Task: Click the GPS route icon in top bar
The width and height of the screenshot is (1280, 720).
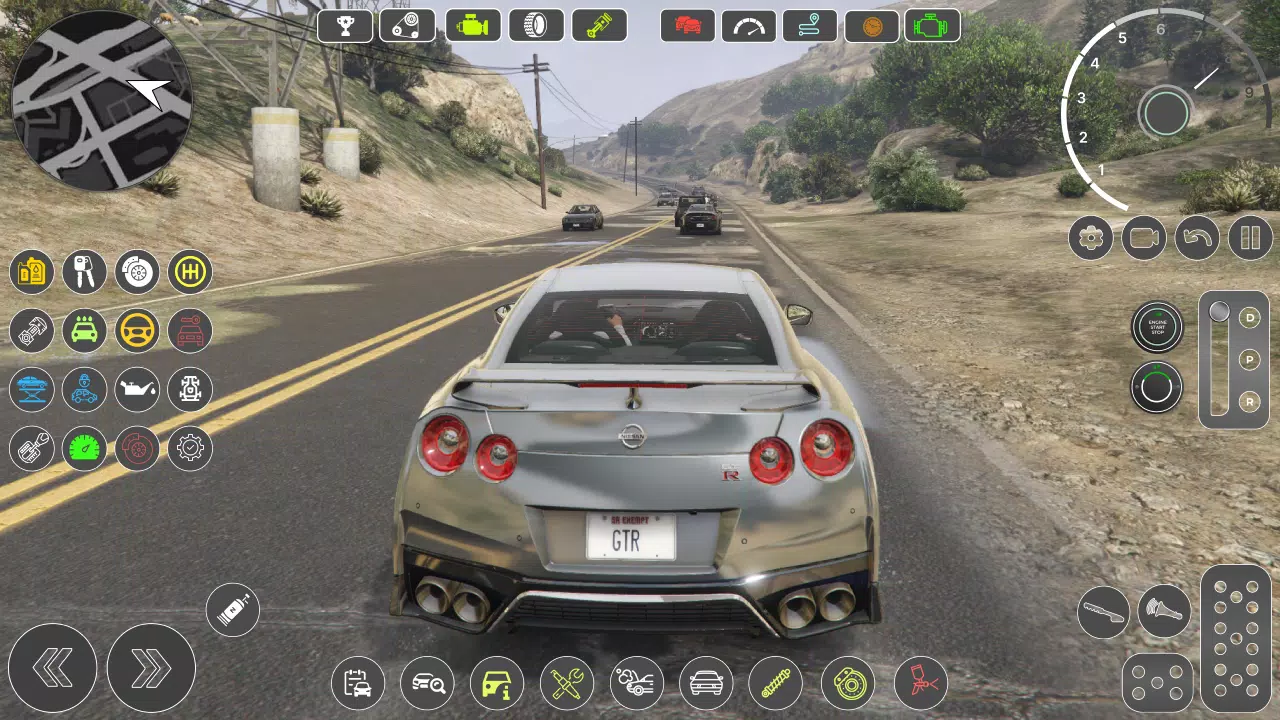Action: 808,25
